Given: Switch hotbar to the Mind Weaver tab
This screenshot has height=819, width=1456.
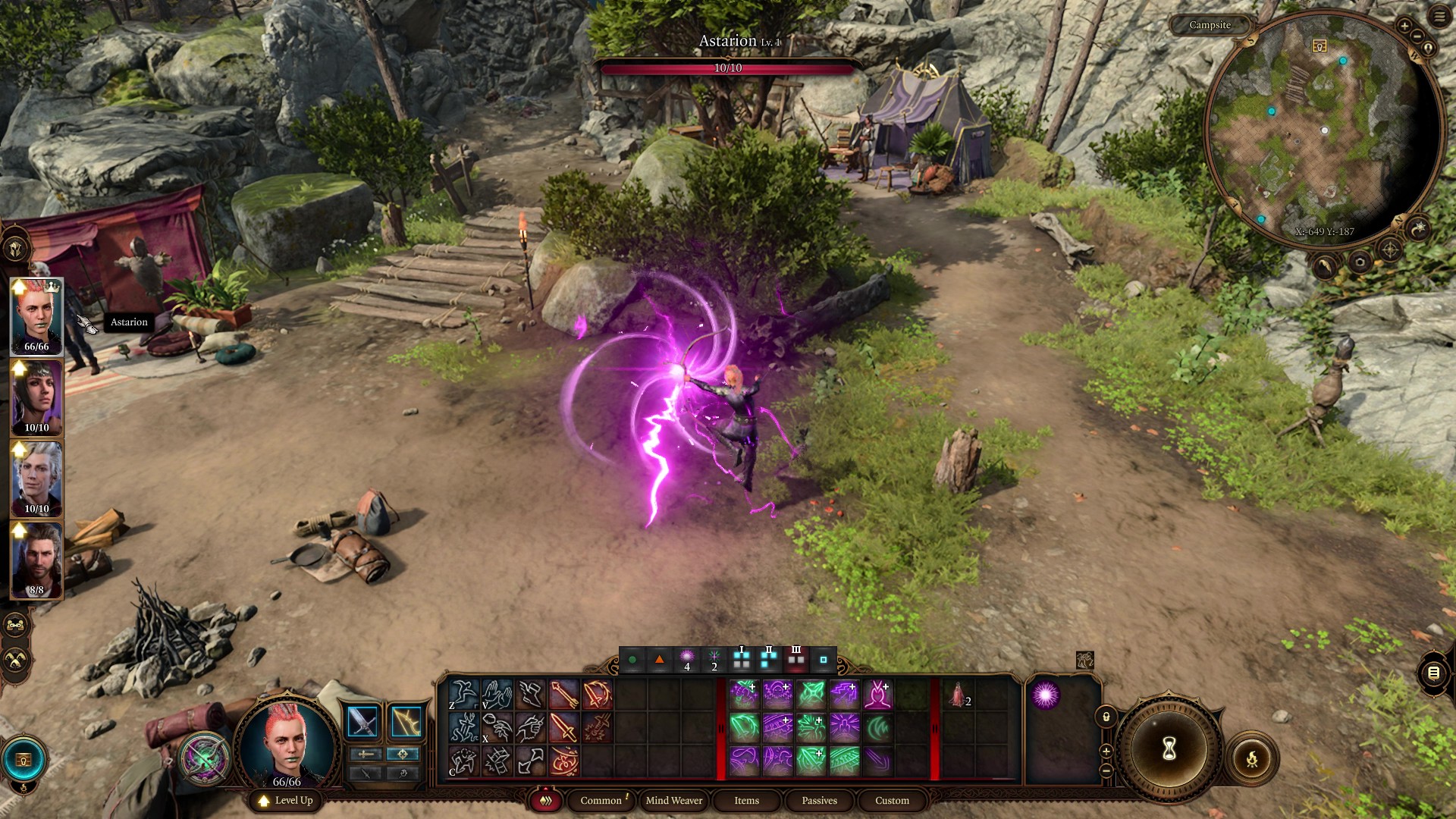Looking at the screenshot, I should (673, 800).
